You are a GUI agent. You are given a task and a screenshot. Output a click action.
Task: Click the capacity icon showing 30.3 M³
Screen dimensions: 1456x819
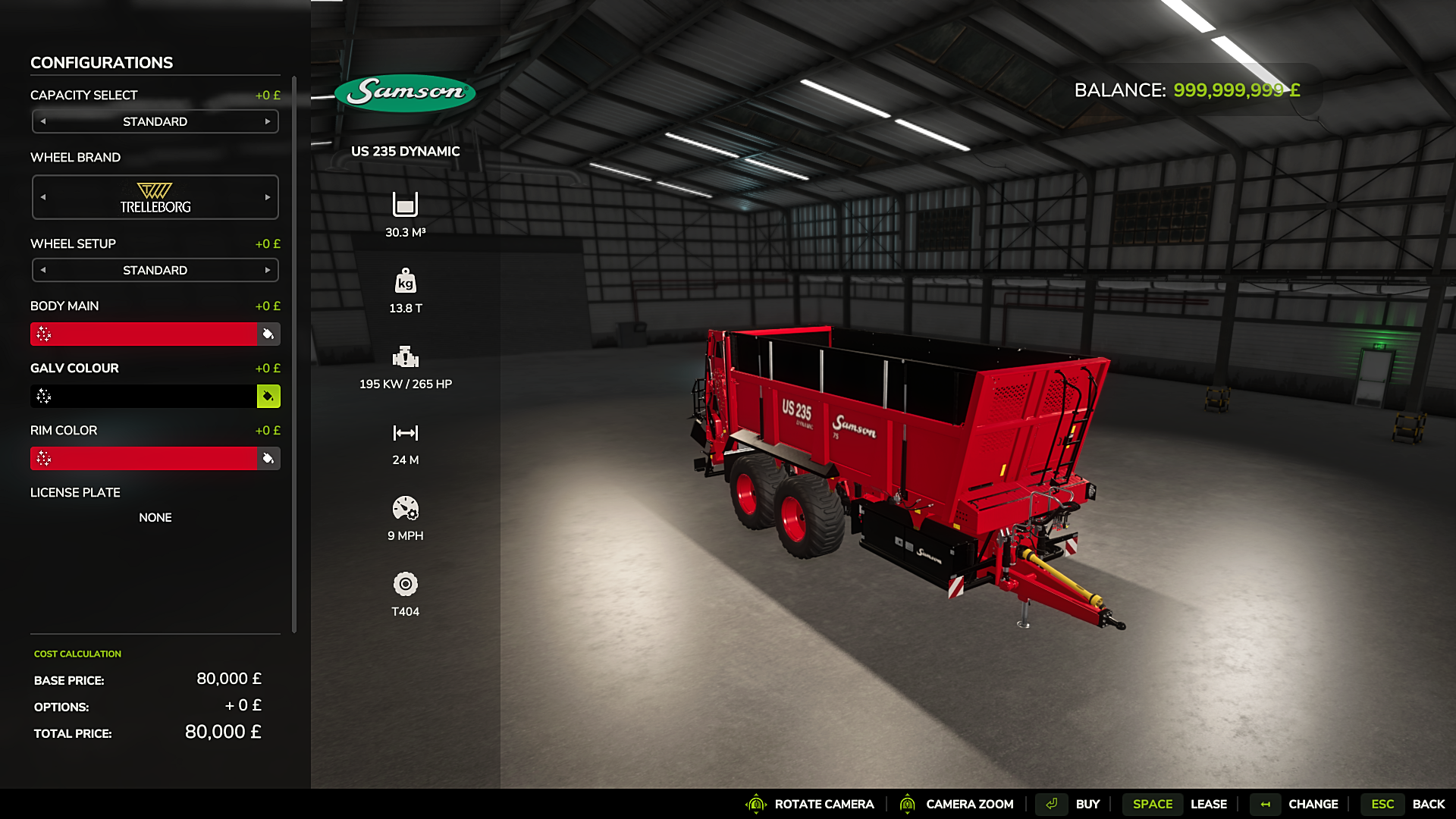(x=406, y=205)
